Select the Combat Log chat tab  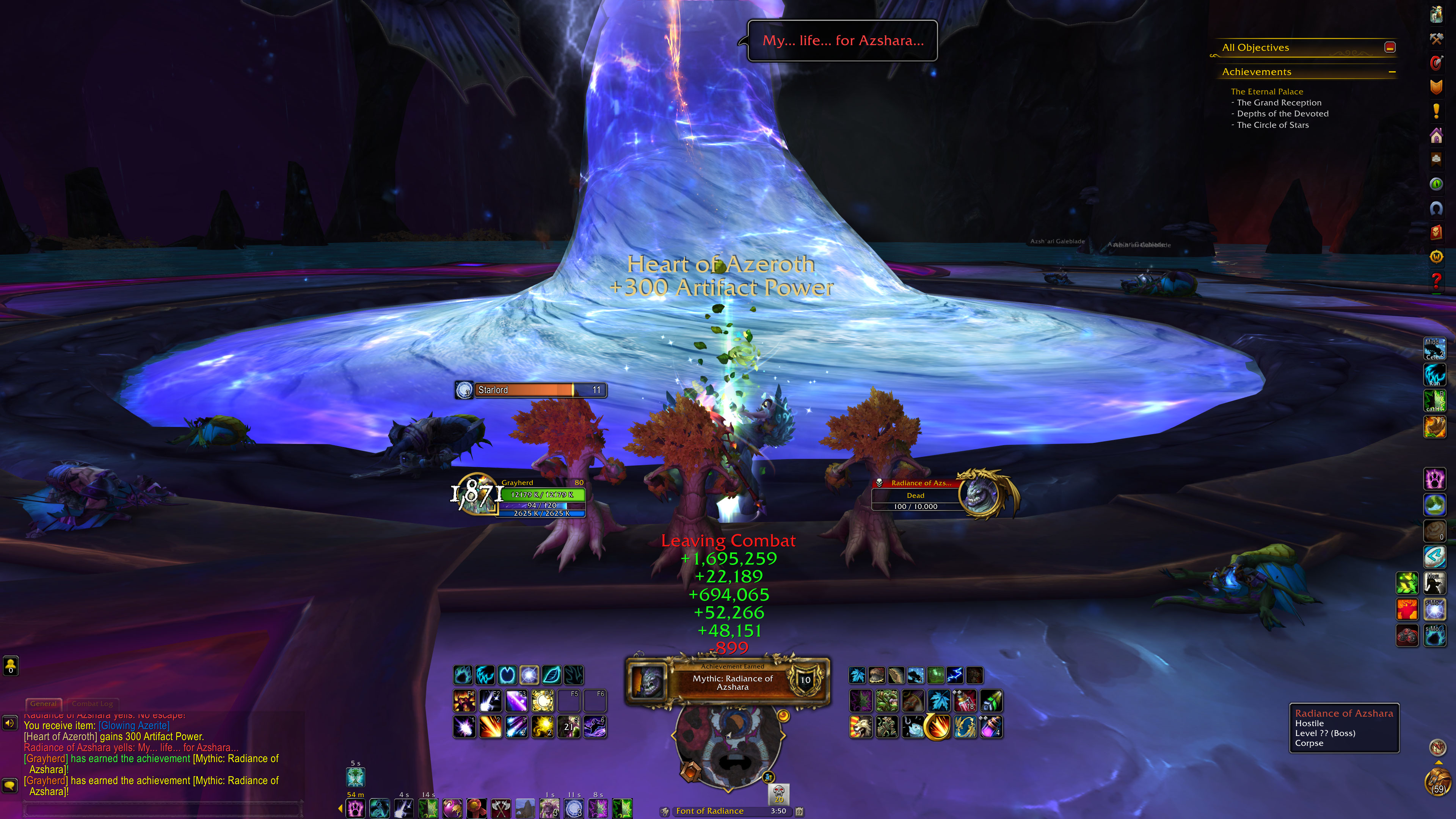pyautogui.click(x=92, y=704)
